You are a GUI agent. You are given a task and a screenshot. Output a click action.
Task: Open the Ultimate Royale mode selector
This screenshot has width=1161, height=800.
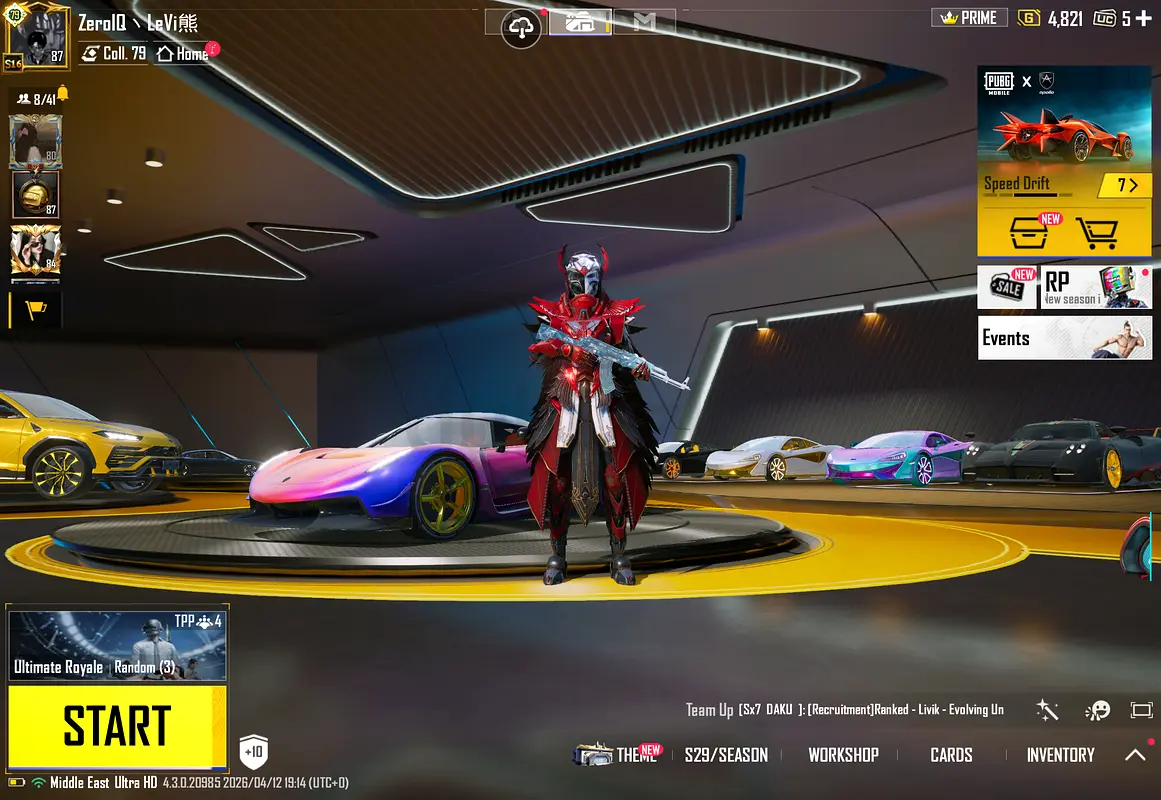tap(117, 646)
